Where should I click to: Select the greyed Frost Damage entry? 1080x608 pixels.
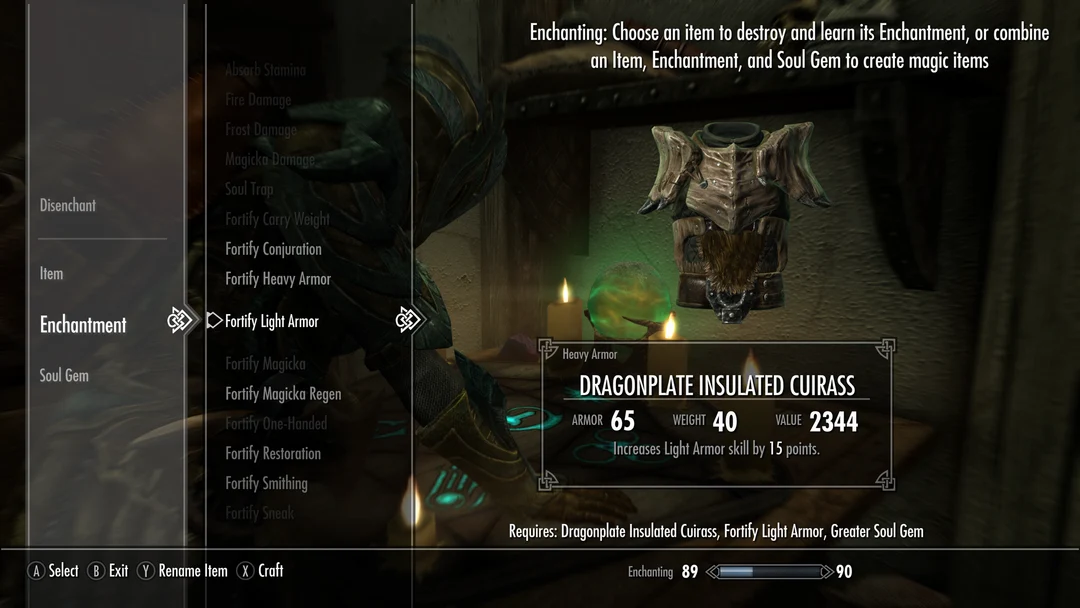(x=260, y=130)
